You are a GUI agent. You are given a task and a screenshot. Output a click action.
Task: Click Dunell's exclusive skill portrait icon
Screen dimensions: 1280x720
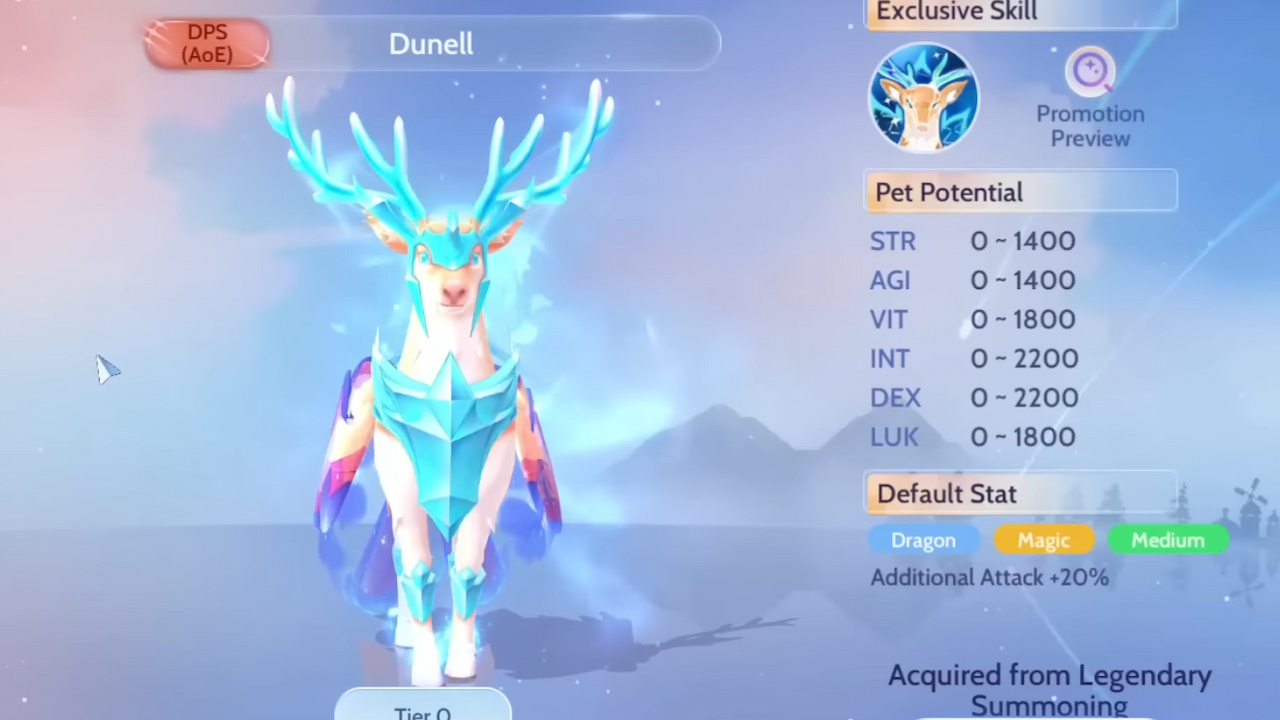pyautogui.click(x=923, y=97)
